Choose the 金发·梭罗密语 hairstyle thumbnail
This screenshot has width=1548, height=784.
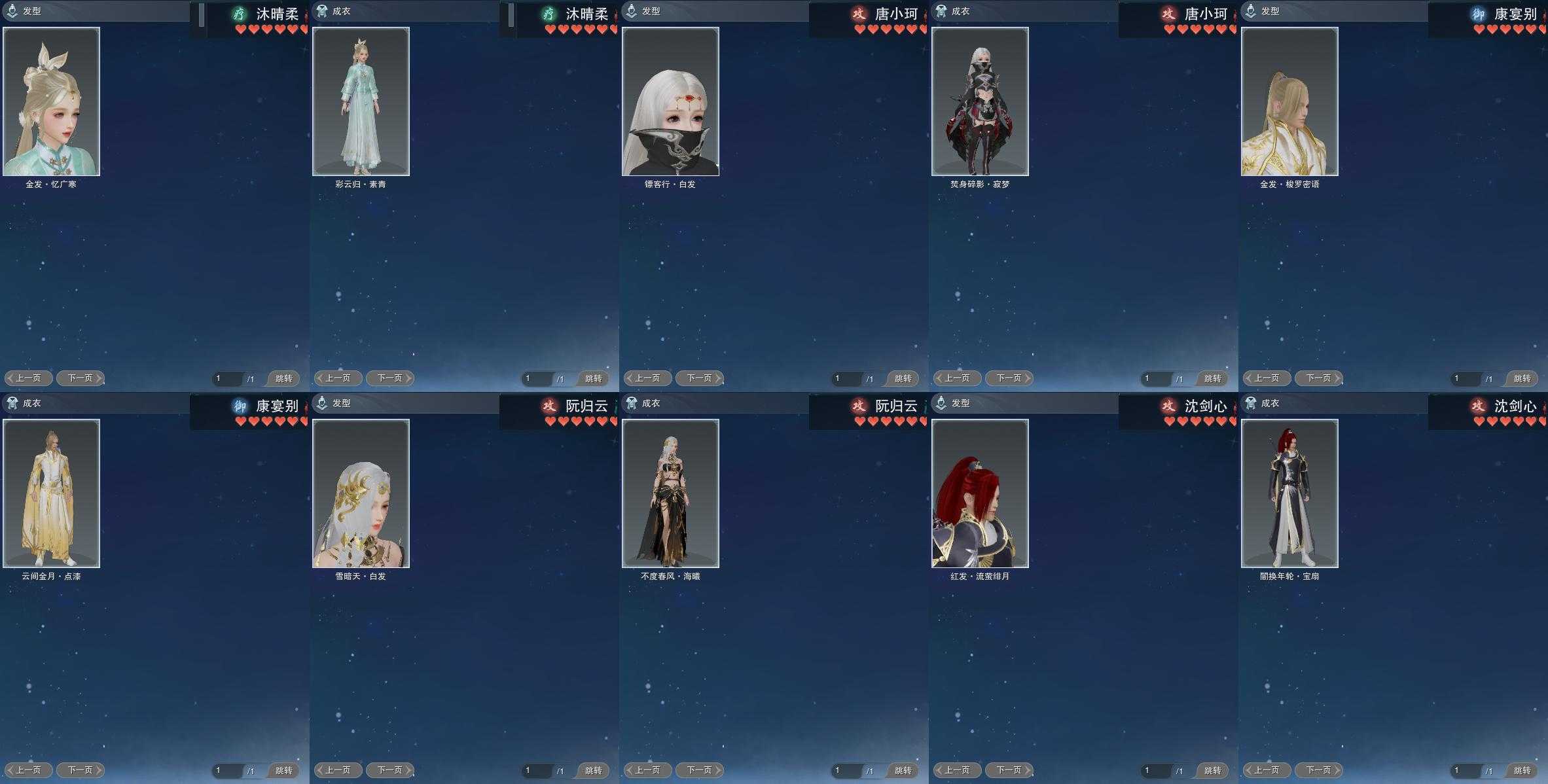[x=1289, y=101]
